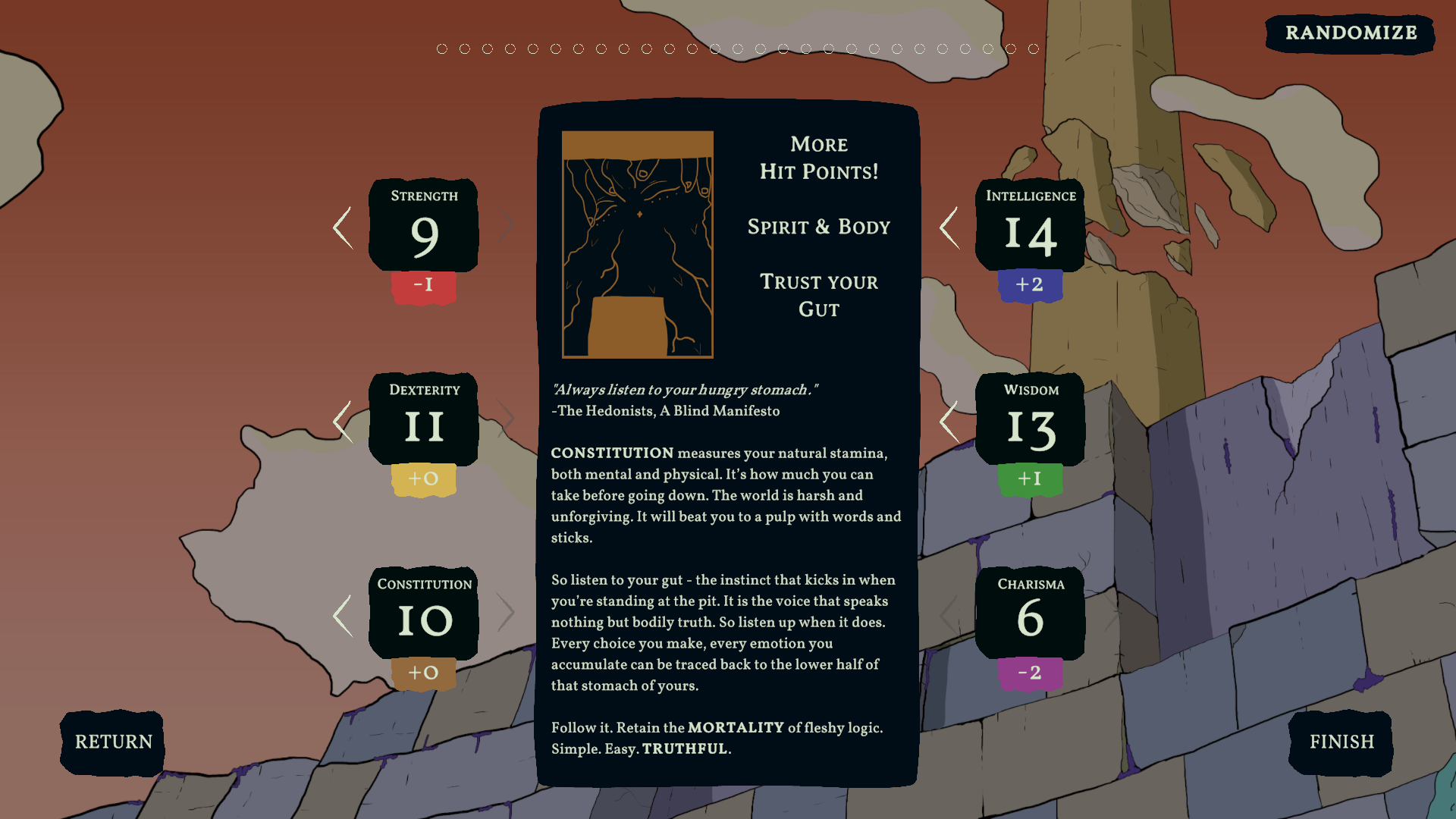
Task: Click the Constitution card illustration
Action: (638, 243)
